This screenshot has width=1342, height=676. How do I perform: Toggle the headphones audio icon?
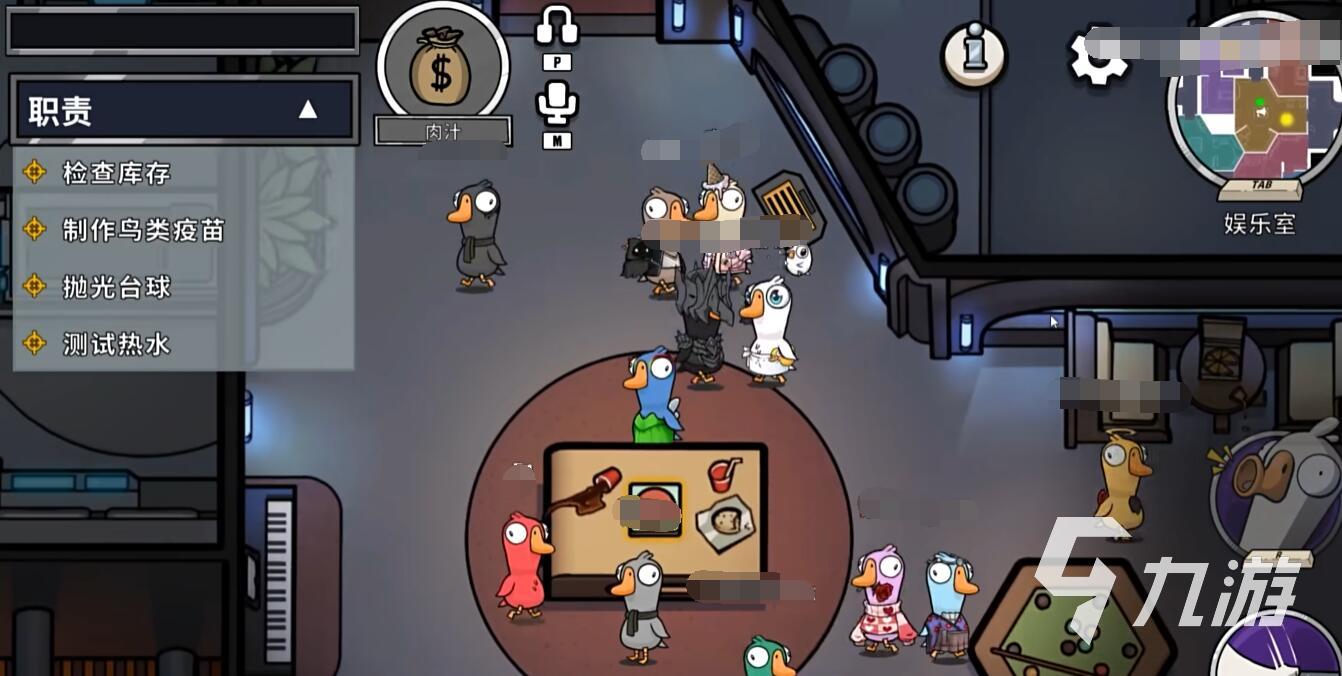[x=557, y=27]
